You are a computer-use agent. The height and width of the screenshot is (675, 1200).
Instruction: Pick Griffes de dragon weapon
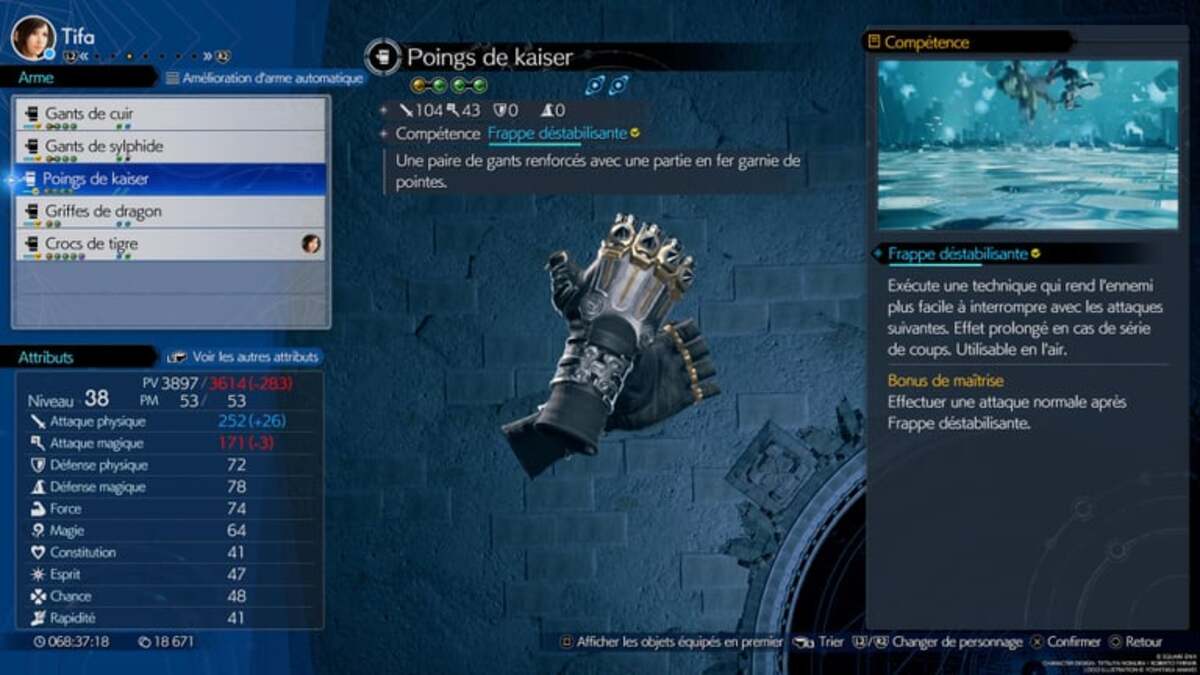170,212
